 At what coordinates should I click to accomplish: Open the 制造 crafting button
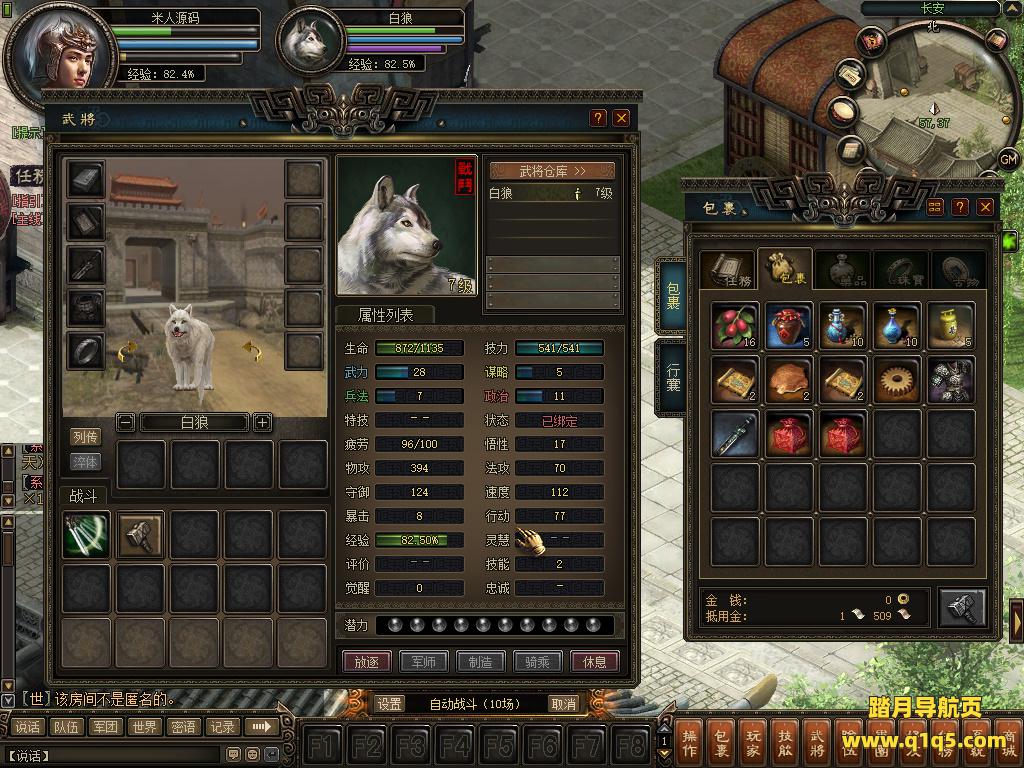click(x=480, y=661)
